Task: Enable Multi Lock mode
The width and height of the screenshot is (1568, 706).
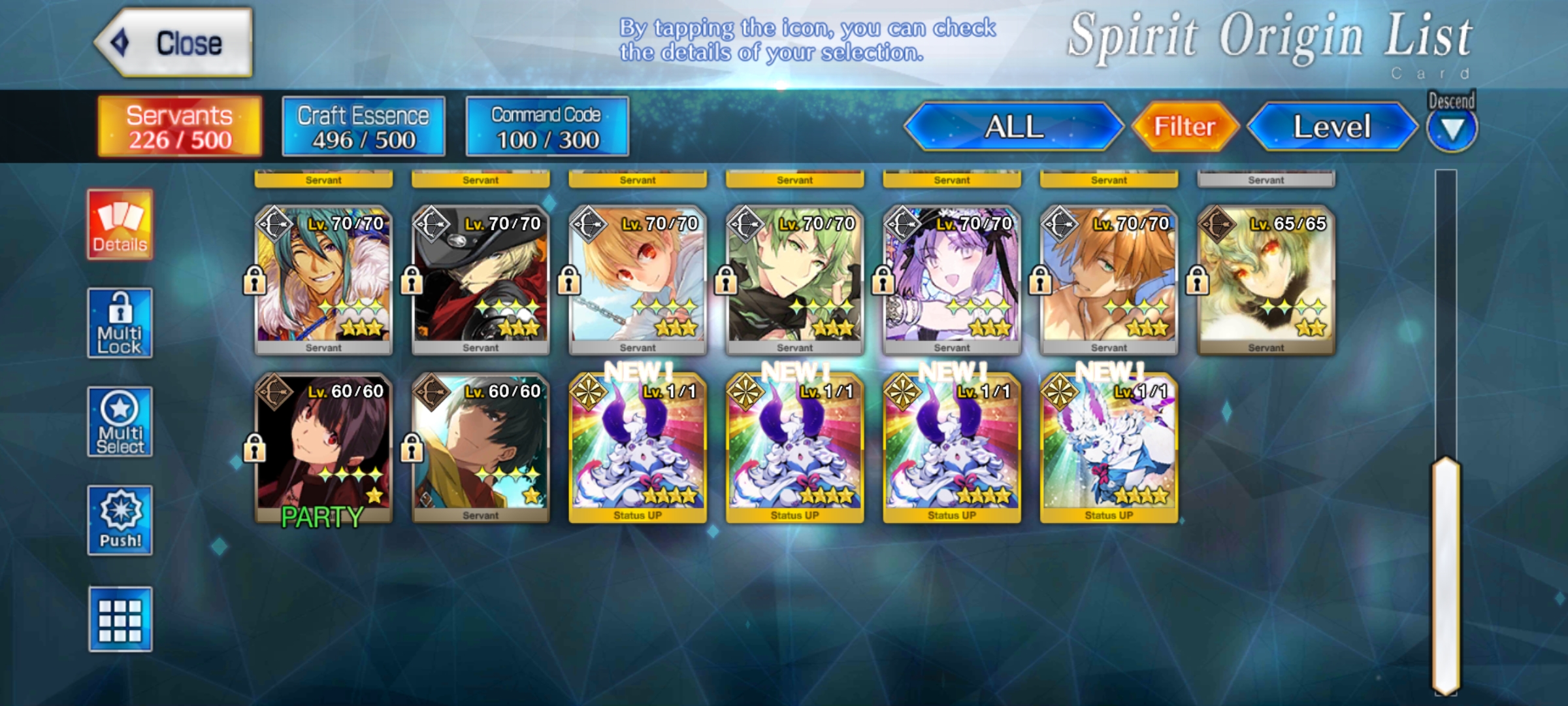Action: coord(120,324)
